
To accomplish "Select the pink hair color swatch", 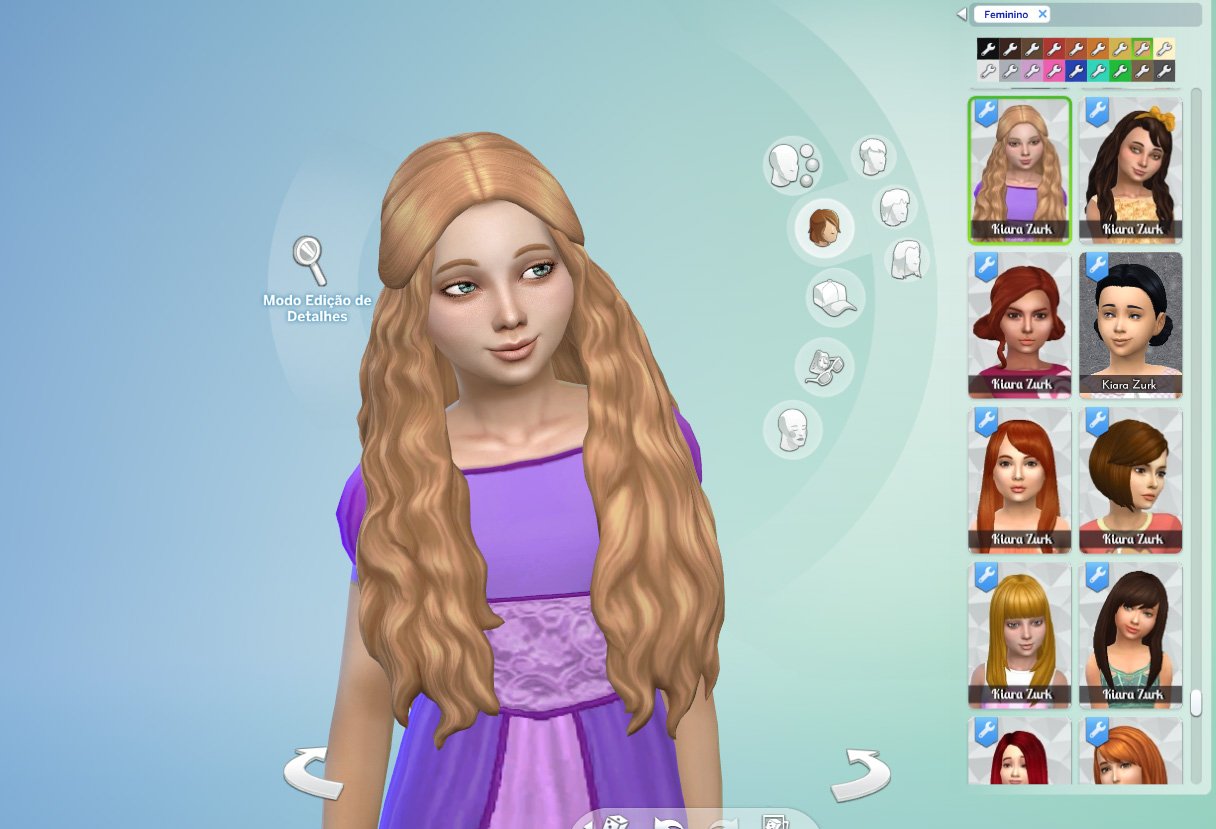I will [x=1054, y=71].
